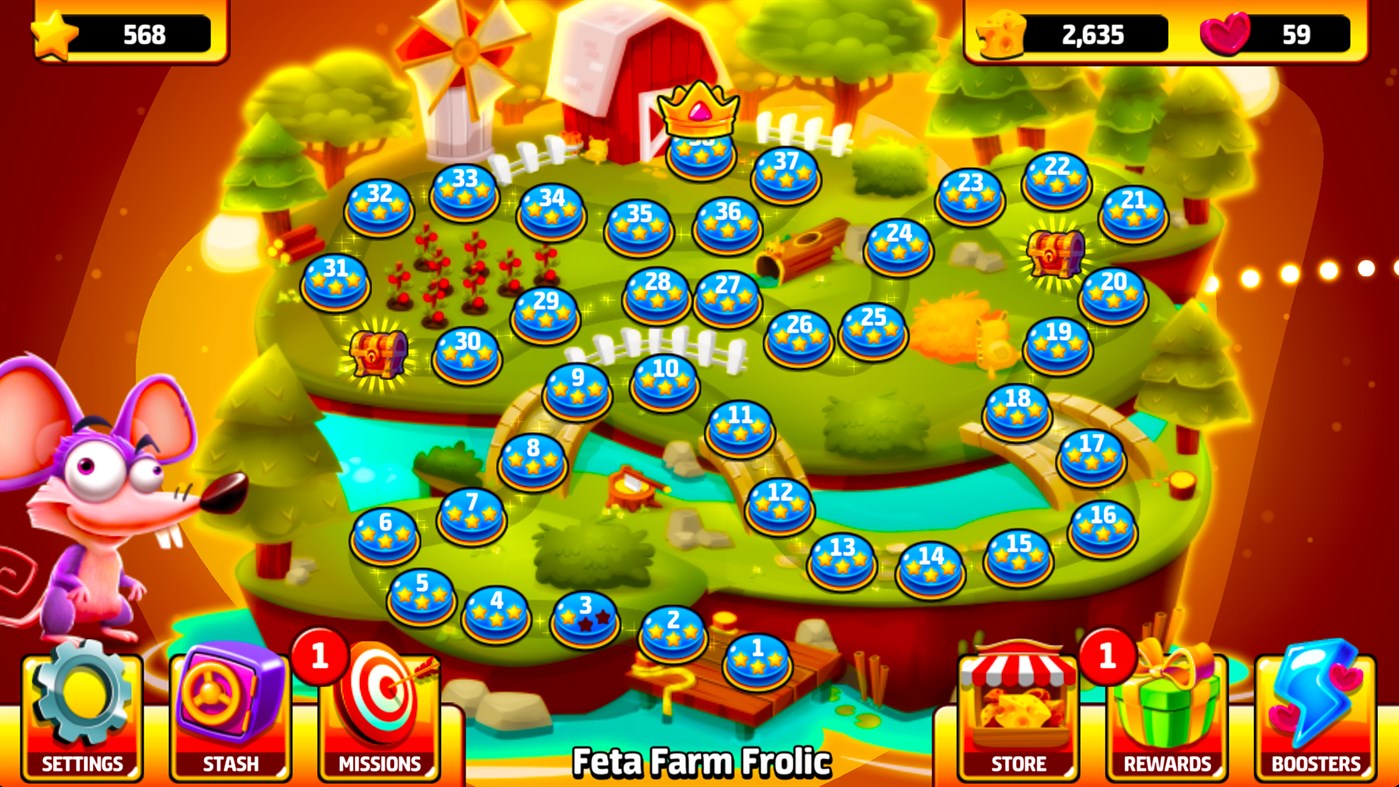Open the treasure chest near level 30
Image resolution: width=1399 pixels, height=787 pixels.
click(x=381, y=356)
